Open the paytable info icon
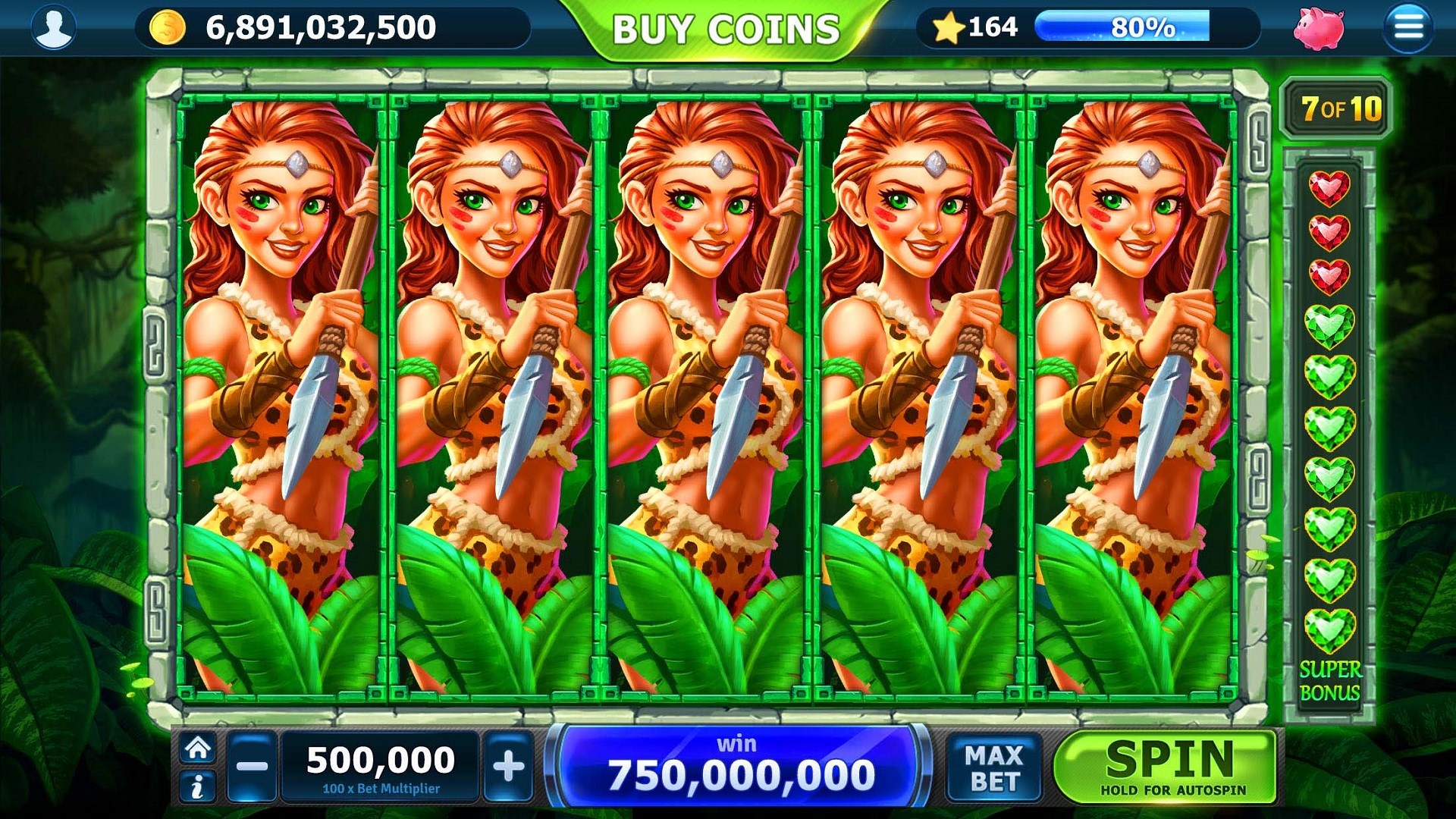Screen dimensions: 1456x819 [199, 786]
